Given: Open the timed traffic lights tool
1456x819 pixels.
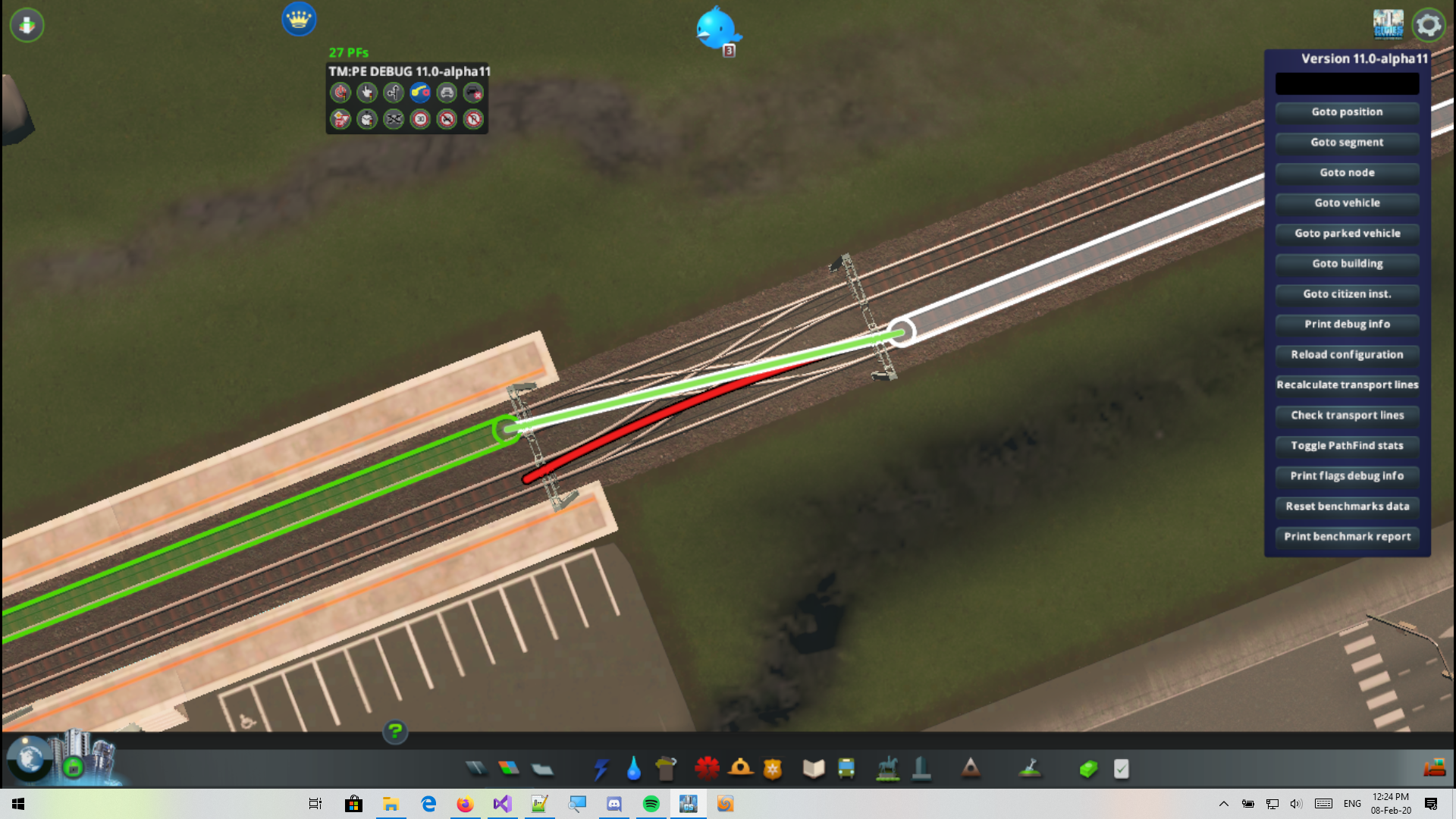Looking at the screenshot, I should tap(366, 119).
